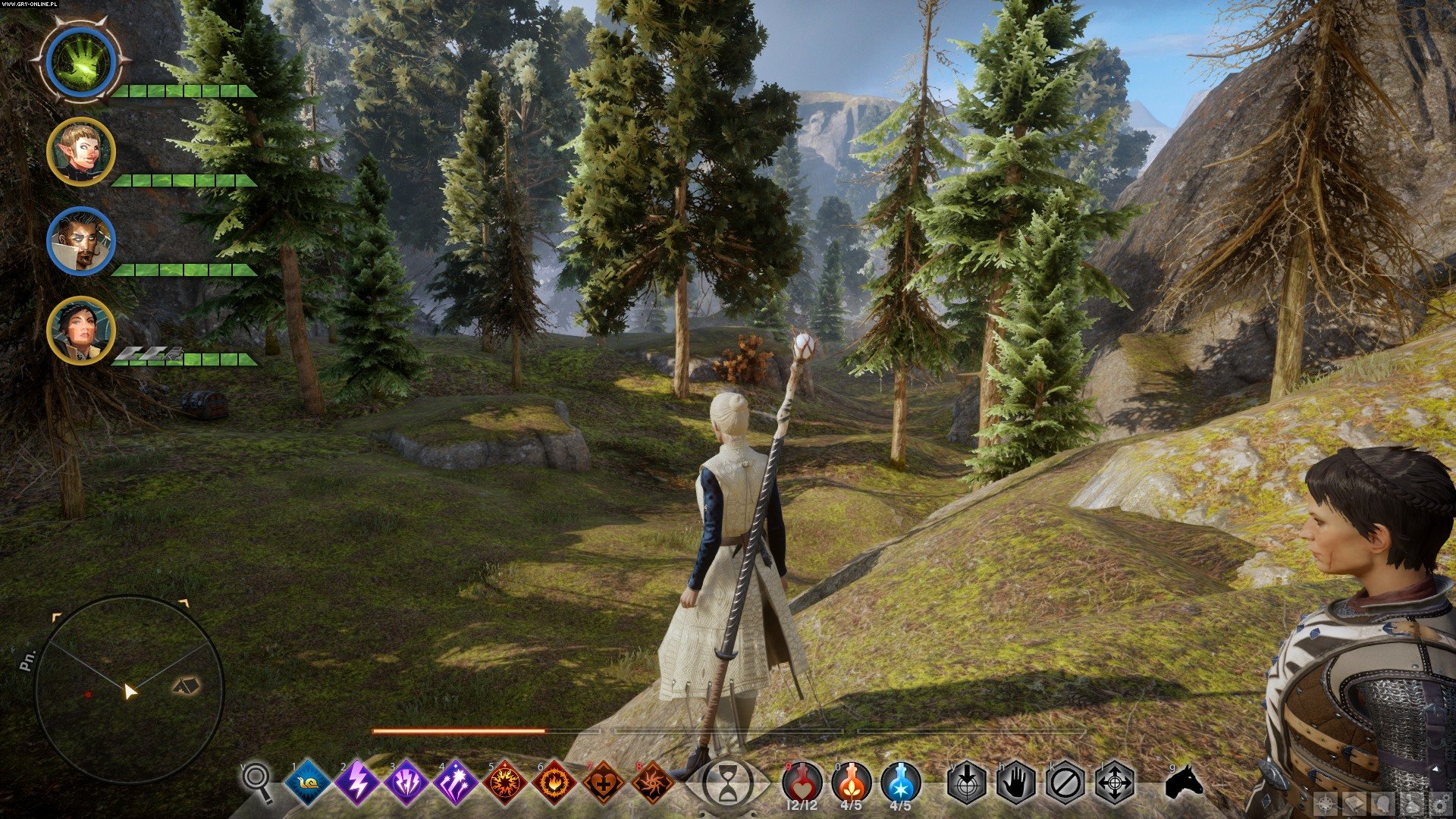The height and width of the screenshot is (819, 1456).
Task: Use the orange regeneration potion
Action: click(851, 782)
